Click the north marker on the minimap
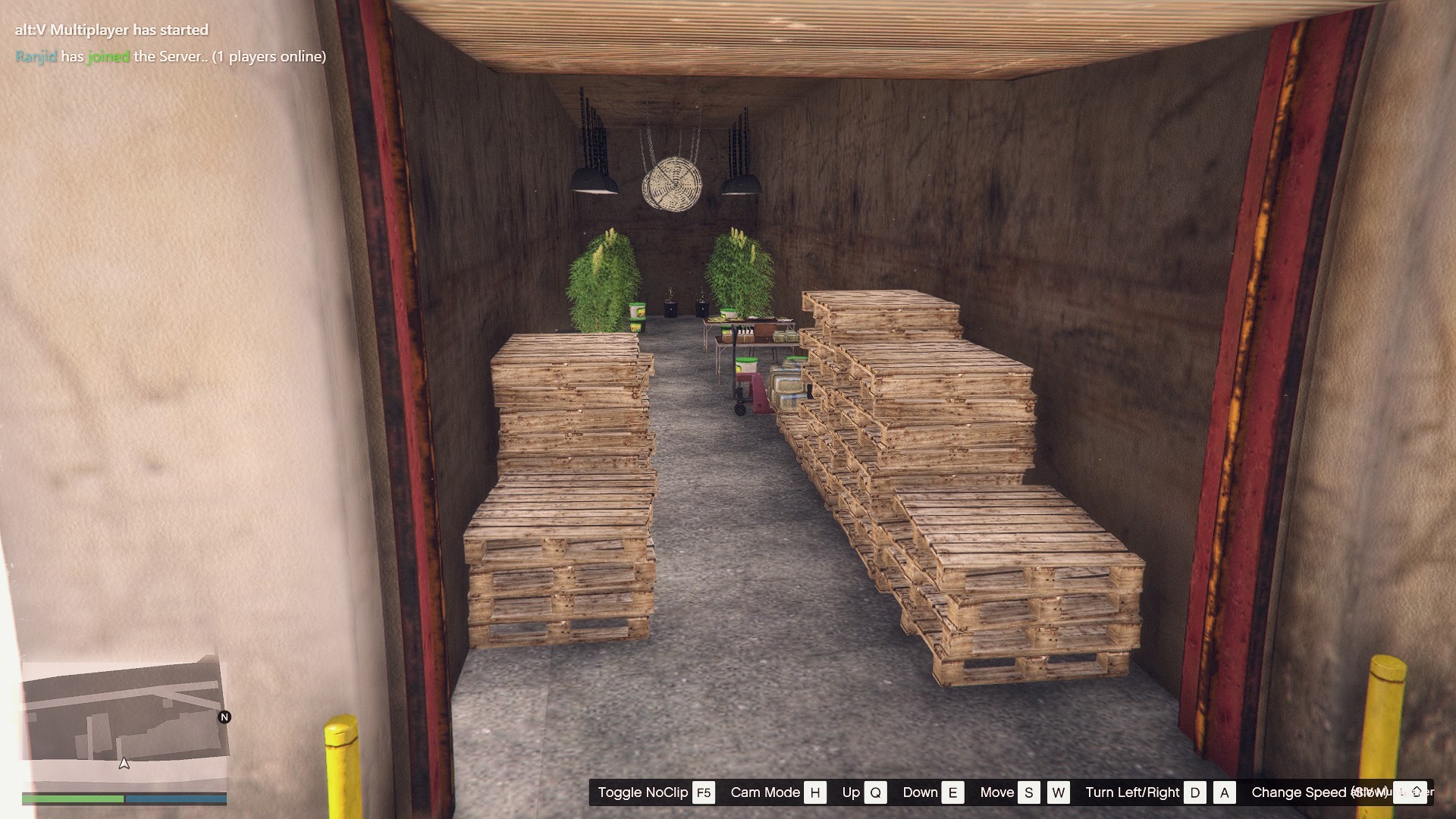 [x=224, y=717]
